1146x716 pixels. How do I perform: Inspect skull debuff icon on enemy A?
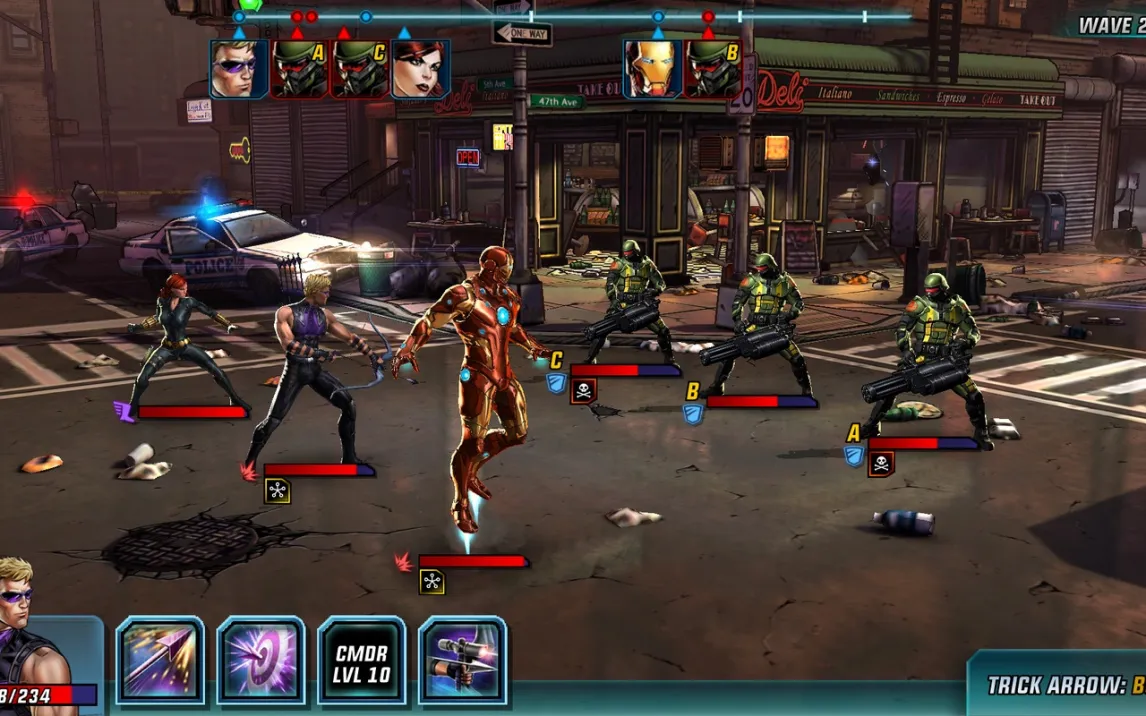pyautogui.click(x=881, y=464)
